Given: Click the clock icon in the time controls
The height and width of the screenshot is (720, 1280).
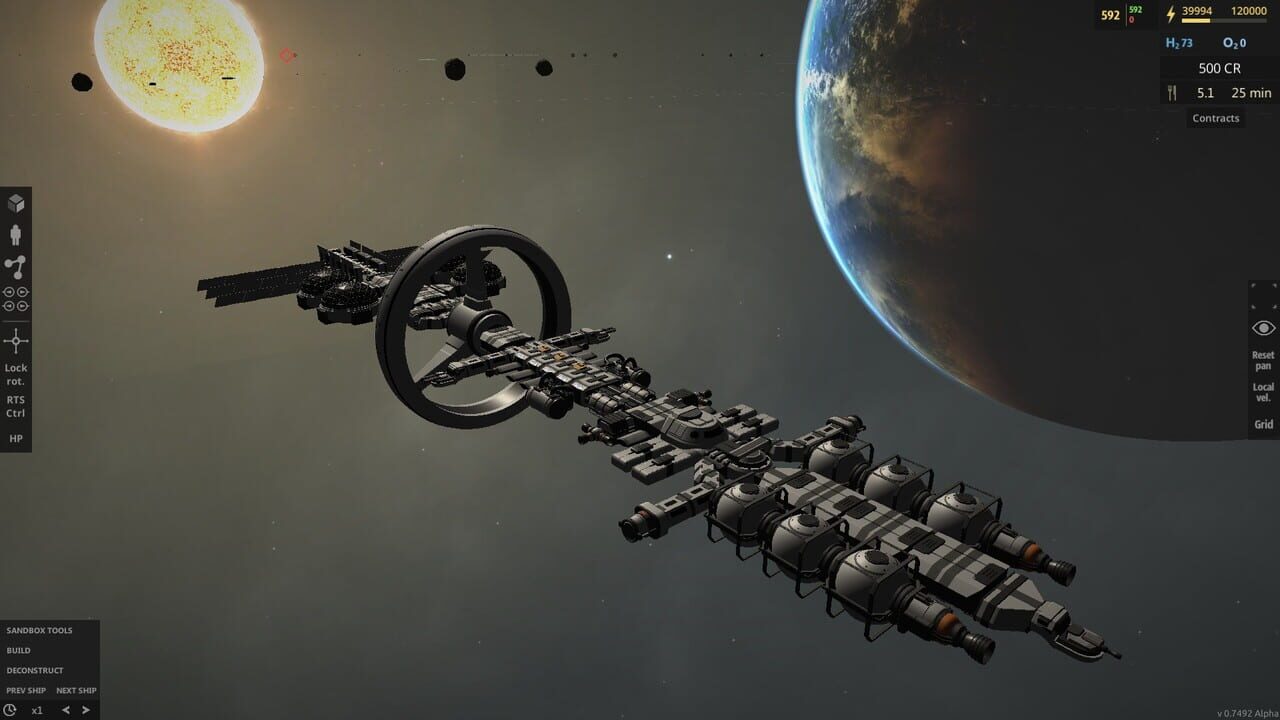Looking at the screenshot, I should (x=10, y=709).
